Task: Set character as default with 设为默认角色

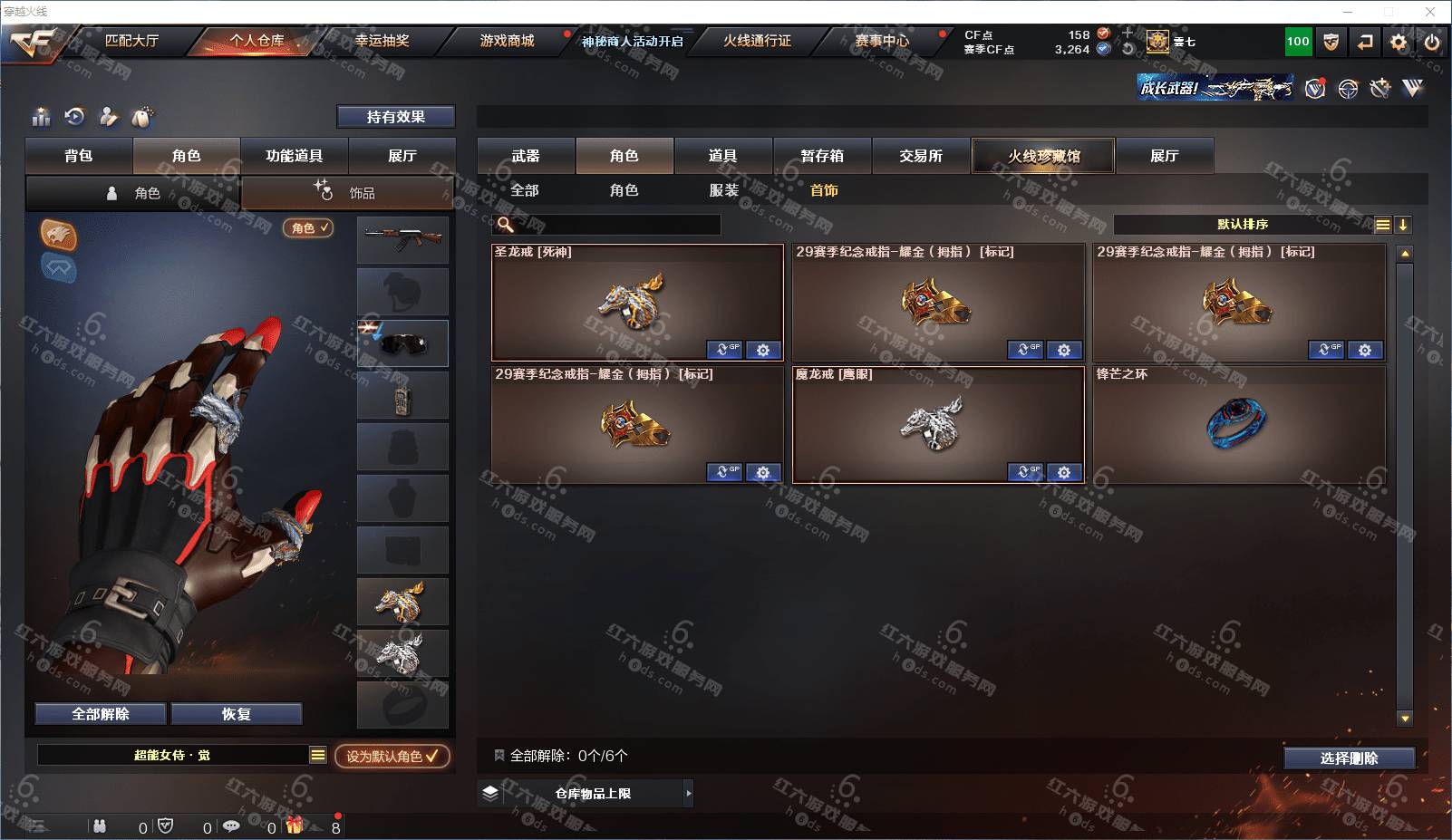Action: 392,756
